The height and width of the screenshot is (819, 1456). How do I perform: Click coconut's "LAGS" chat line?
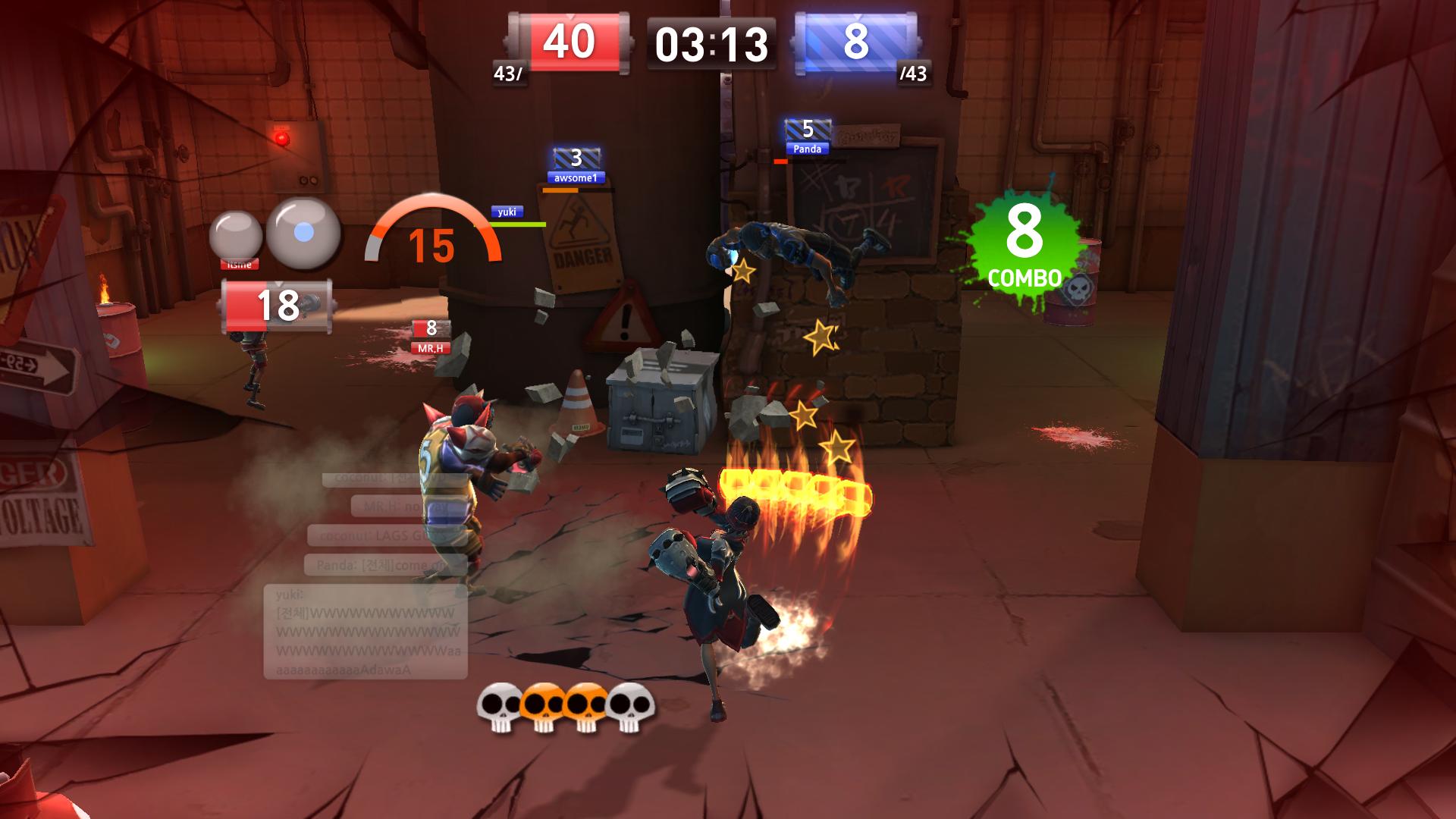385,535
